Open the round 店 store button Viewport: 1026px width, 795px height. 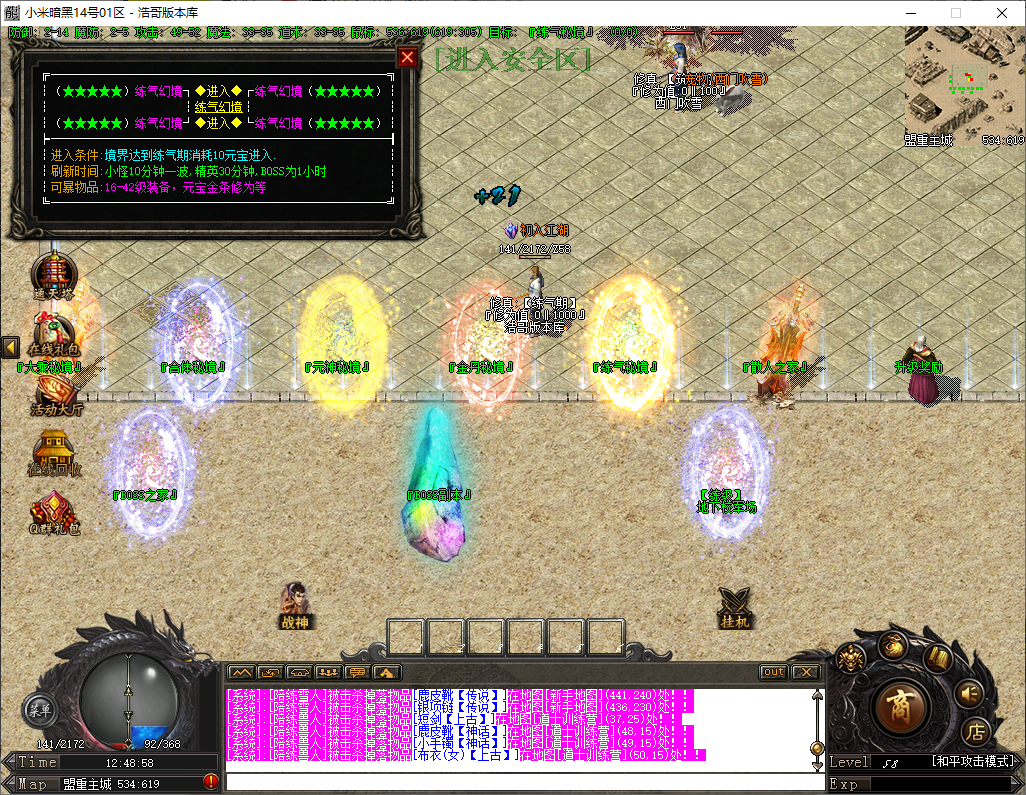975,731
